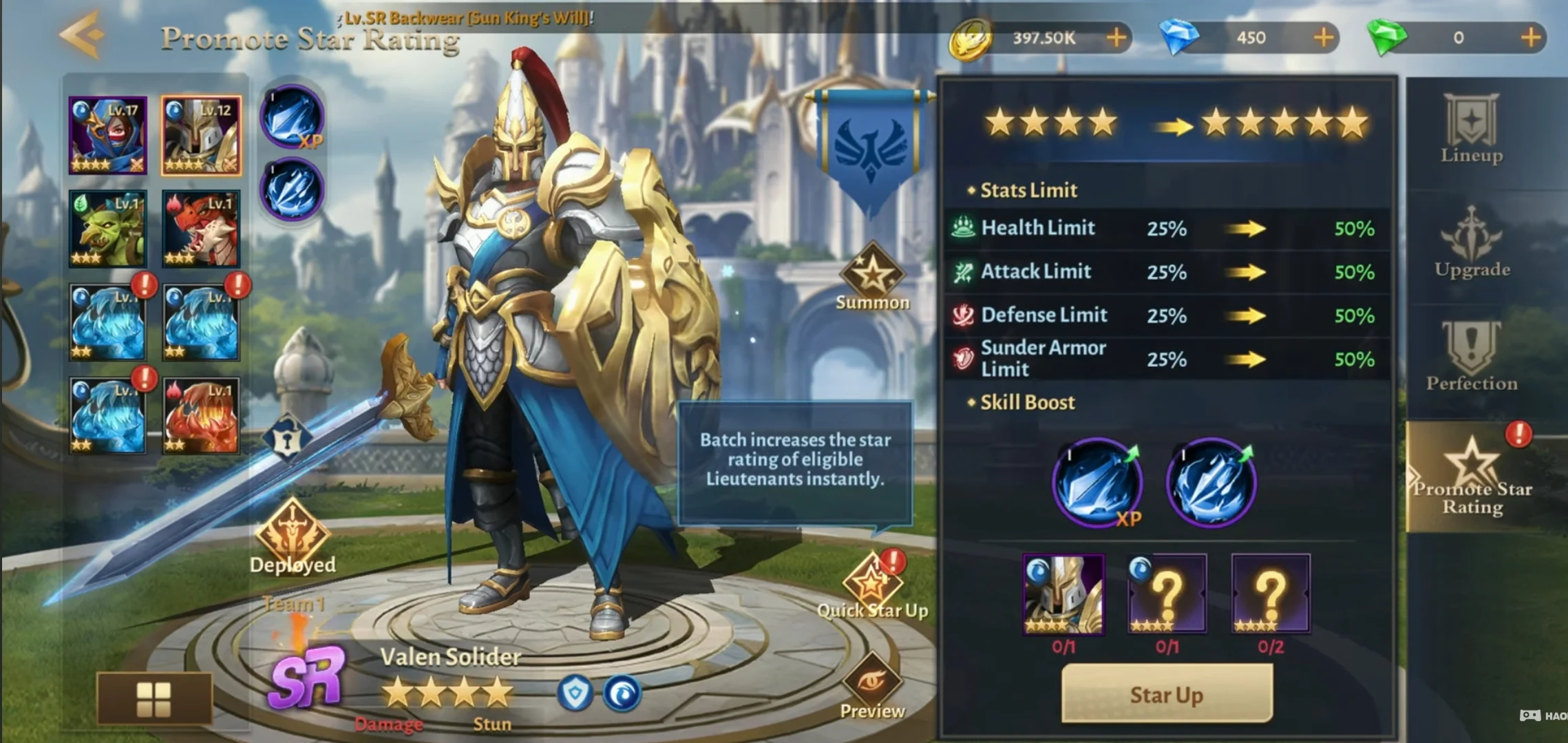
Task: Choose the green goblin hero portrait
Action: (107, 229)
